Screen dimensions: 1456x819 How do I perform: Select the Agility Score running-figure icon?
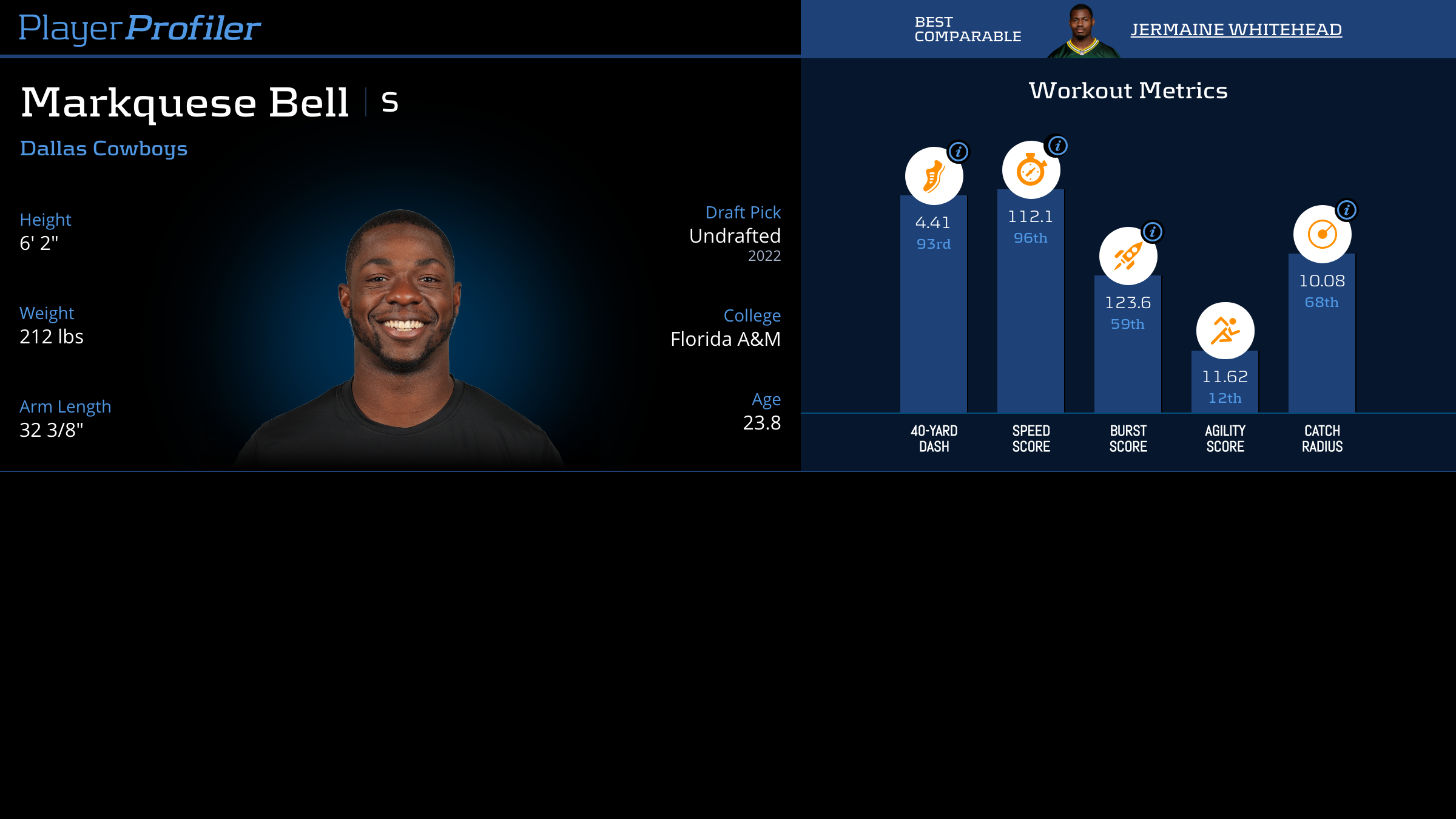1225,331
